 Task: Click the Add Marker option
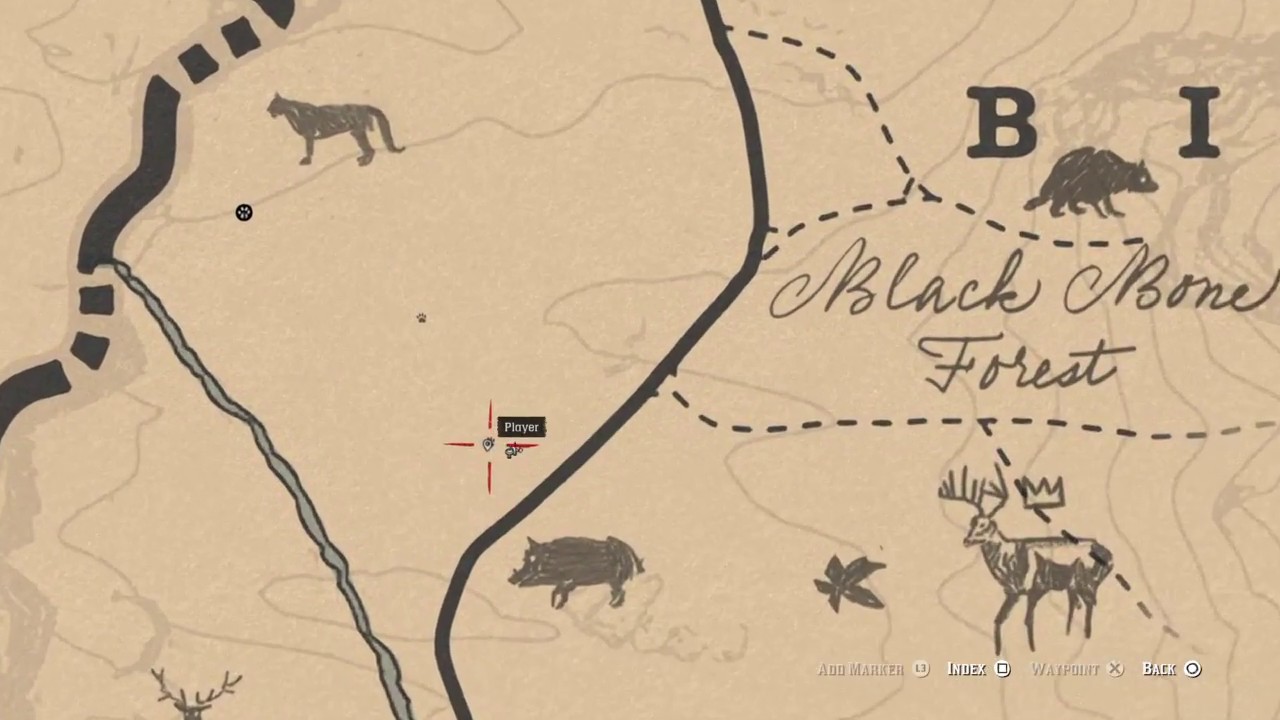tap(872, 669)
